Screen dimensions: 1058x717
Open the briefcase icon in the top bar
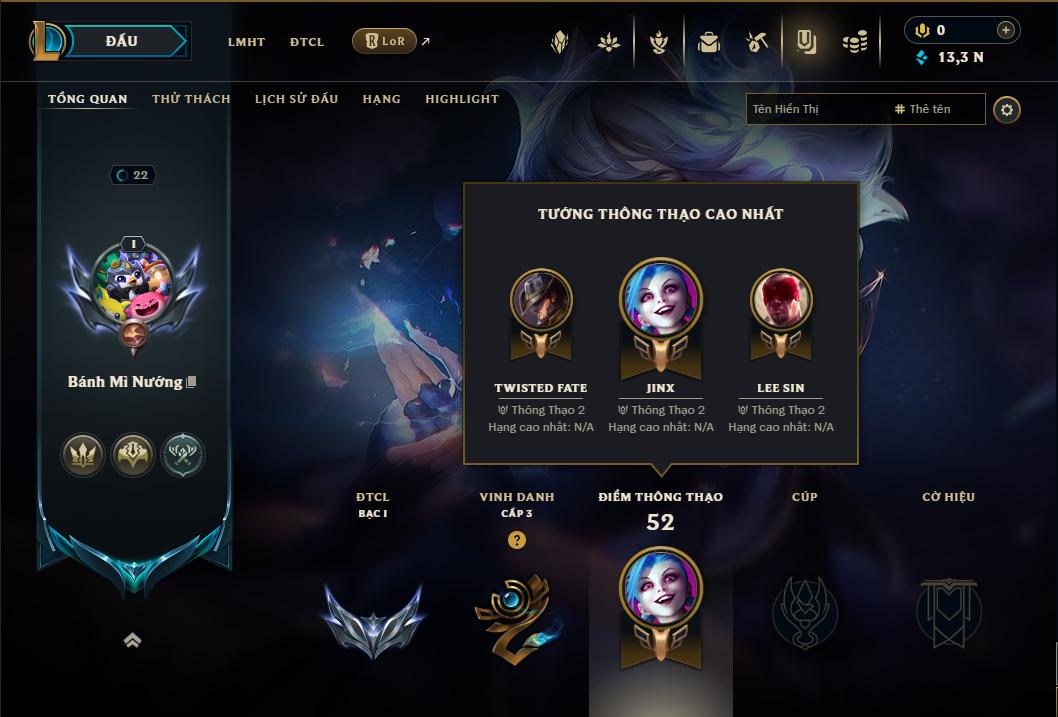point(708,42)
